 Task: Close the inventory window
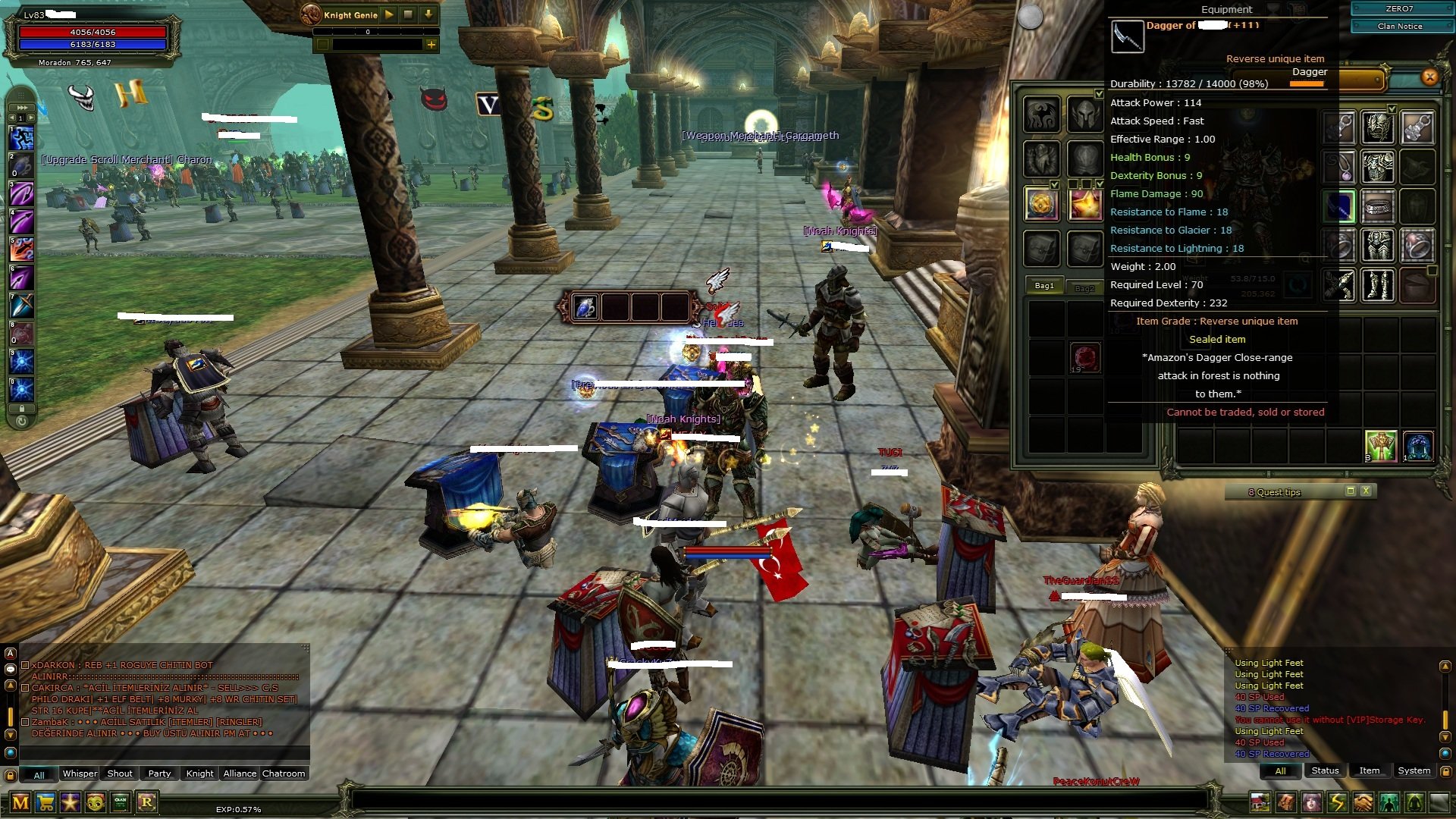point(1429,77)
